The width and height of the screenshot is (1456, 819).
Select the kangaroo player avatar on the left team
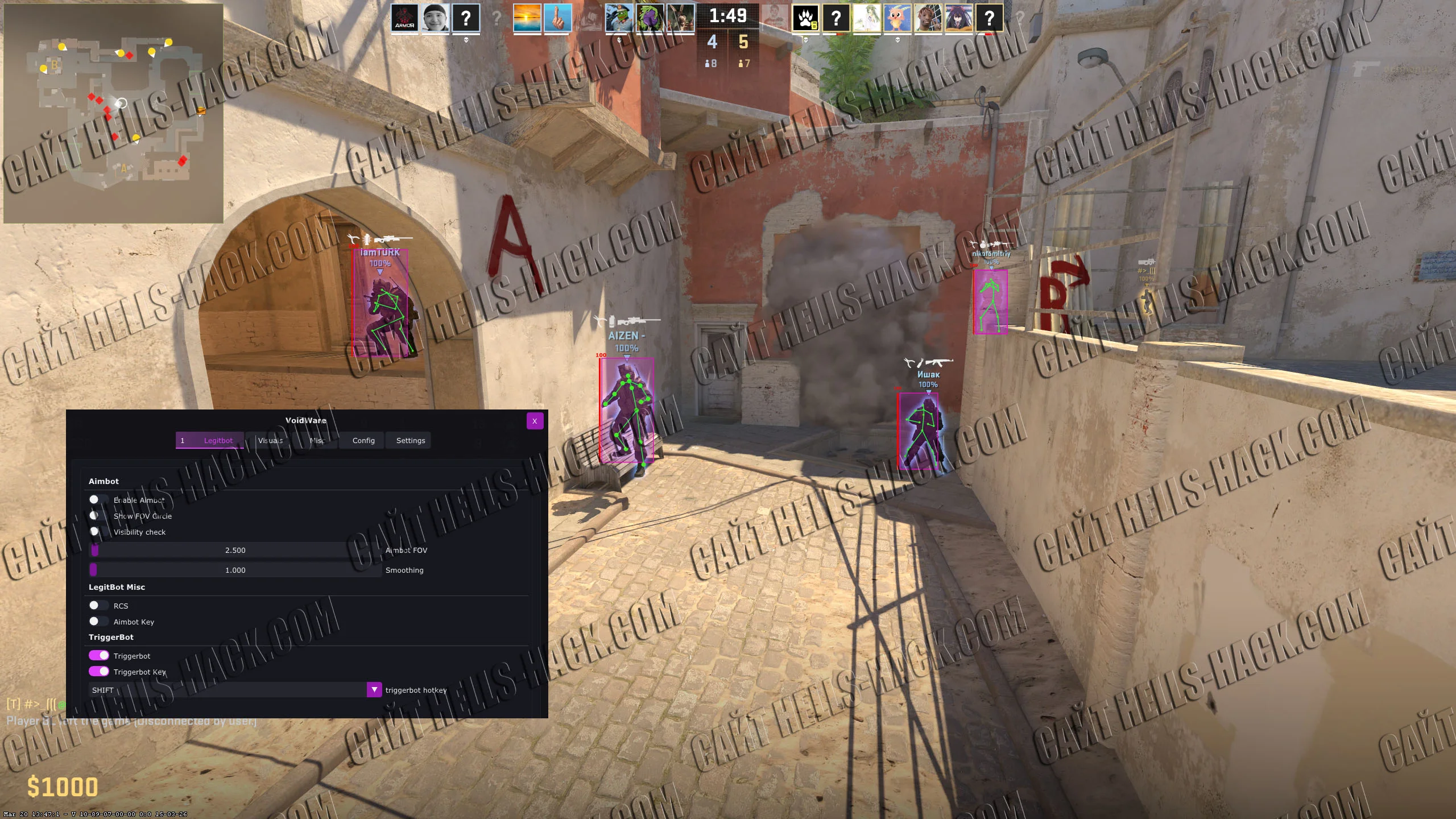point(680,17)
